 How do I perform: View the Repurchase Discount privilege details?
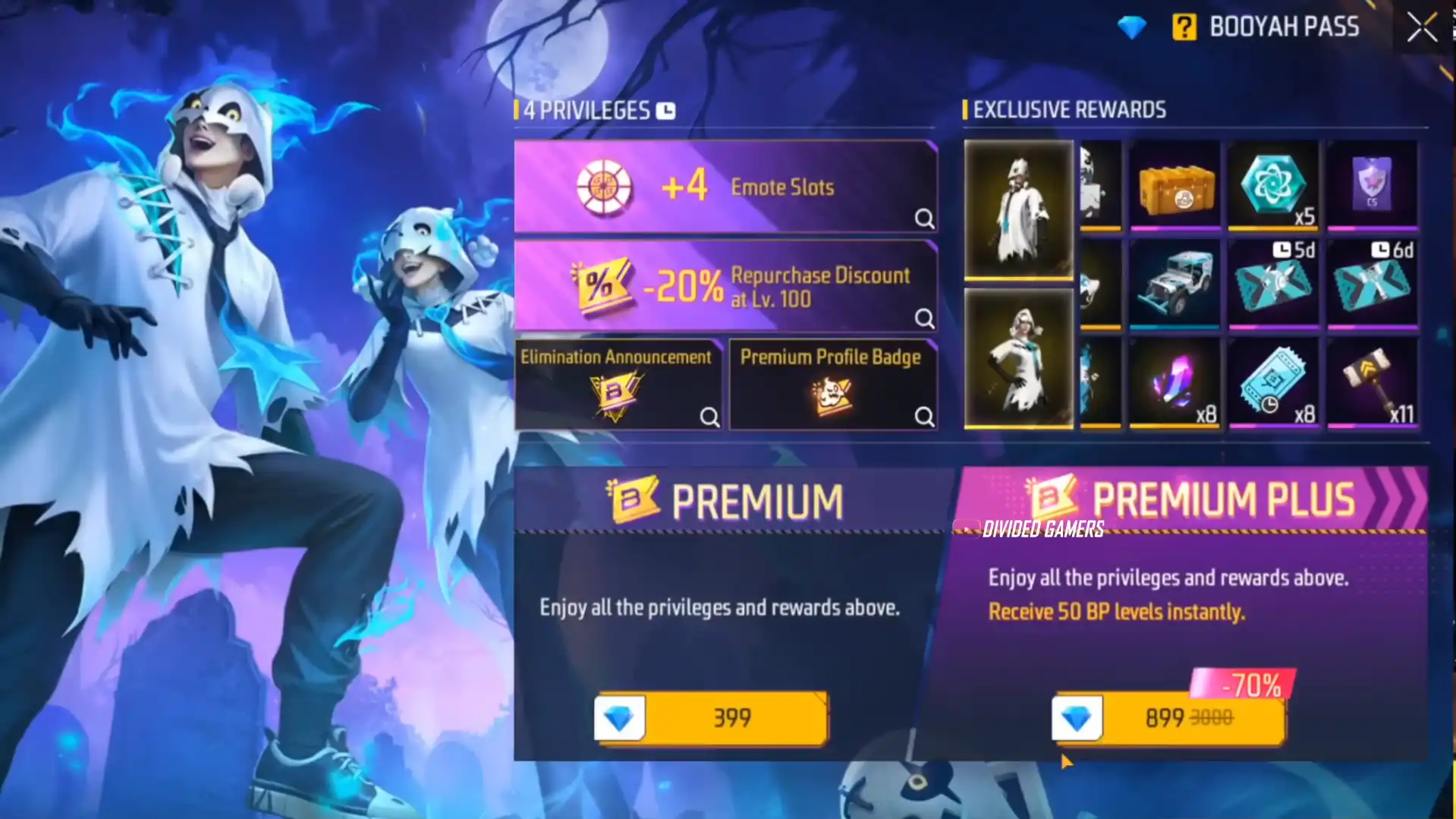point(923,317)
